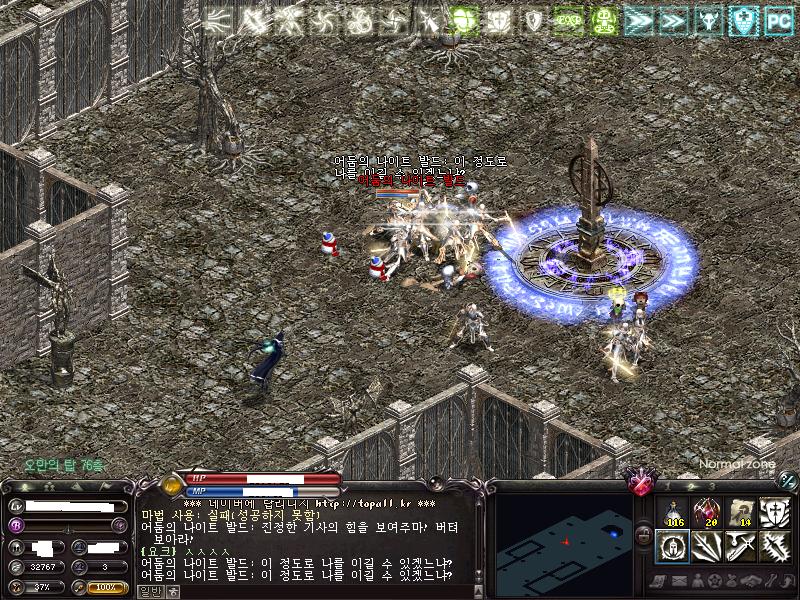The width and height of the screenshot is (800, 600).
Task: Click the PC button in top bar
Action: coord(779,19)
